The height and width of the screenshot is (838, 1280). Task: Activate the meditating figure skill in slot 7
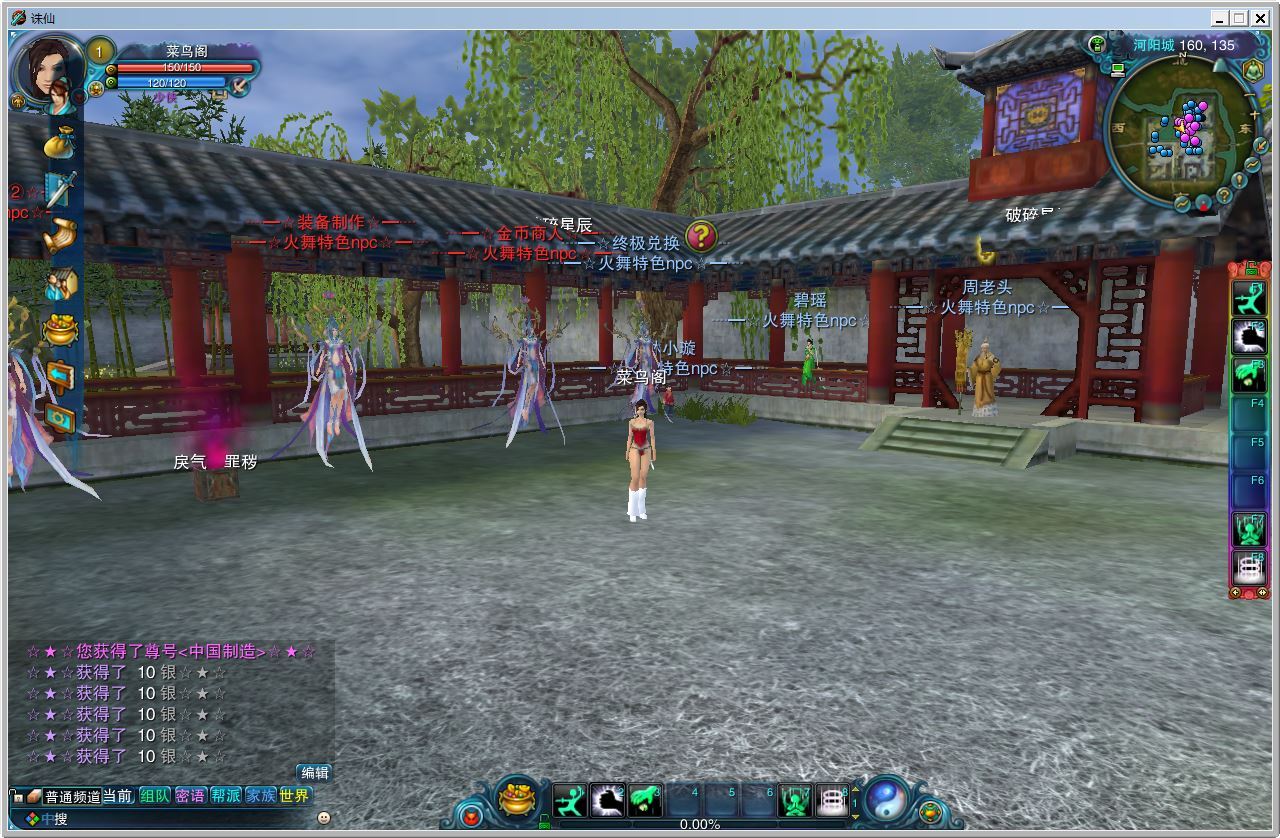[x=795, y=800]
